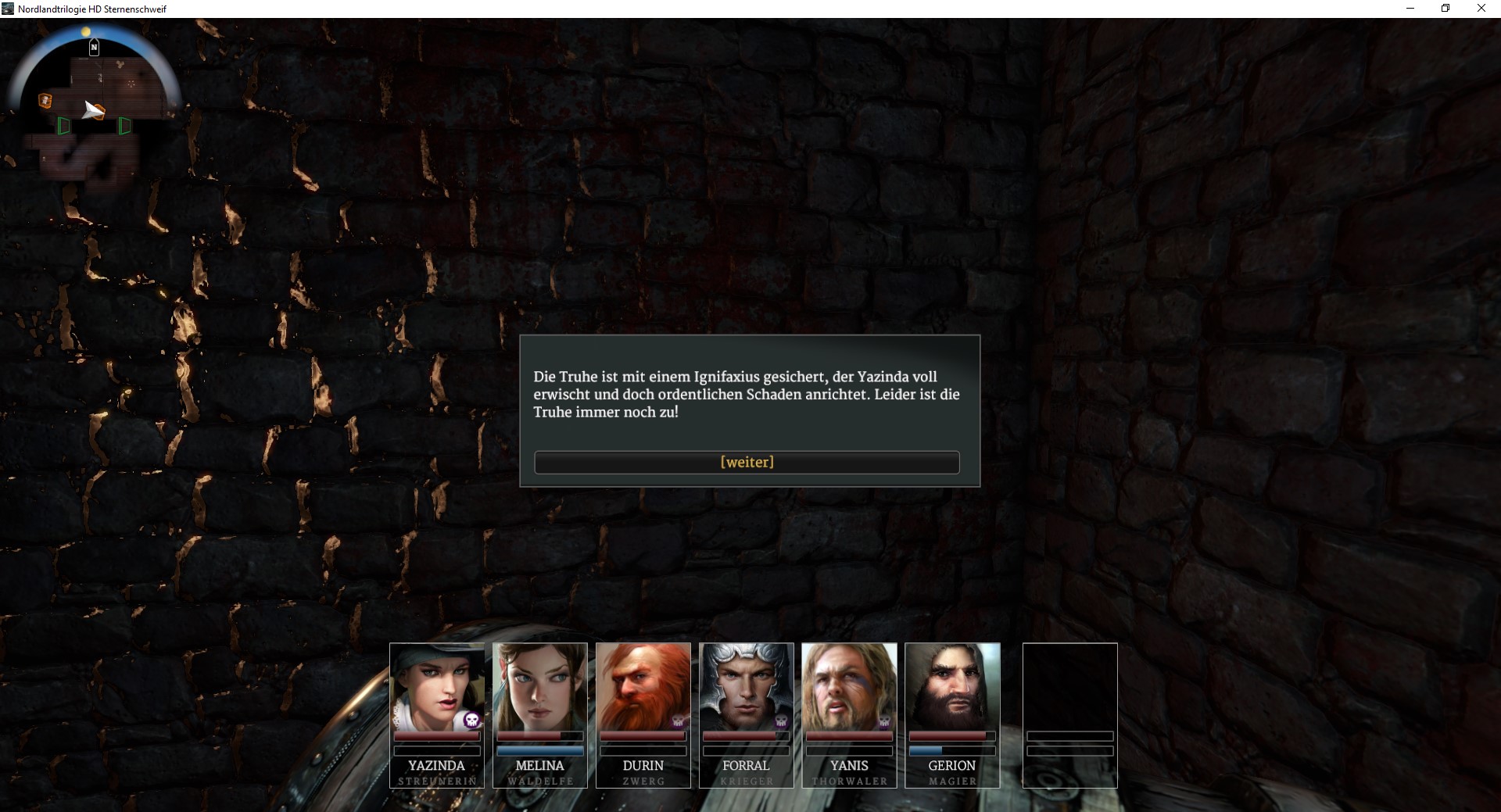The height and width of the screenshot is (812, 1501).
Task: Continue the dialogue with [weiter]
Action: pos(747,462)
